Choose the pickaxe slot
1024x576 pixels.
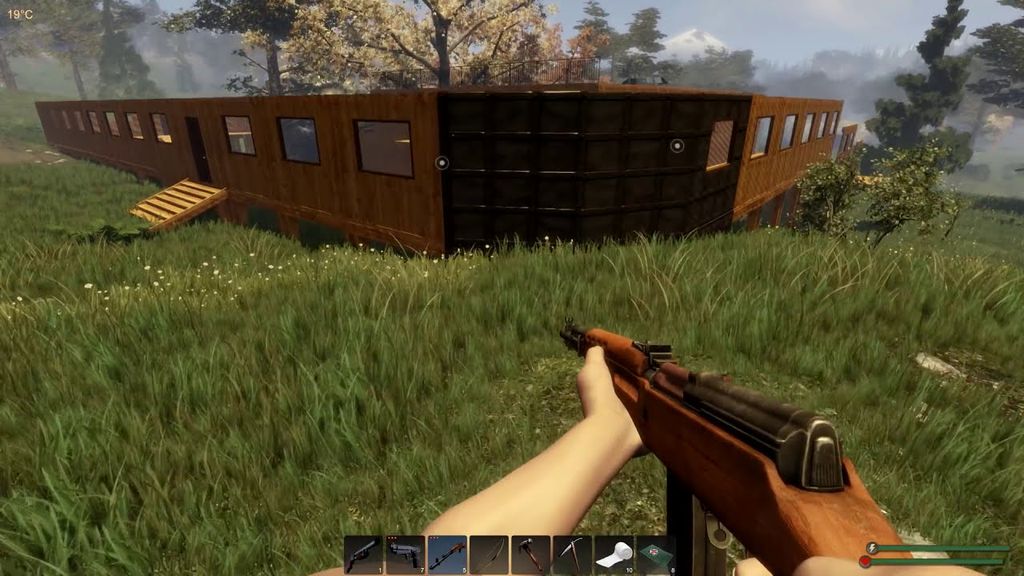pos(572,554)
